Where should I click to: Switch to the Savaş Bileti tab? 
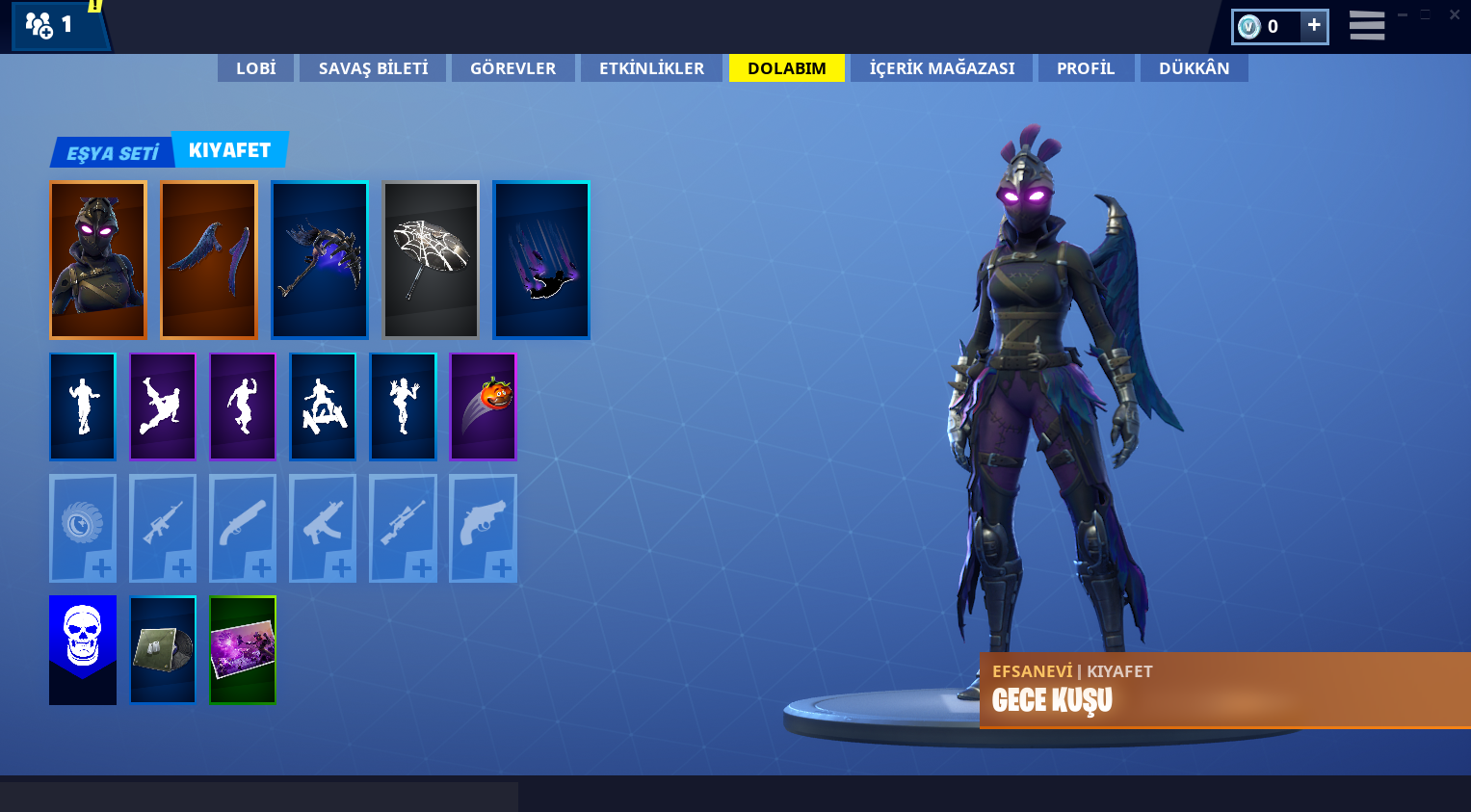[x=373, y=68]
